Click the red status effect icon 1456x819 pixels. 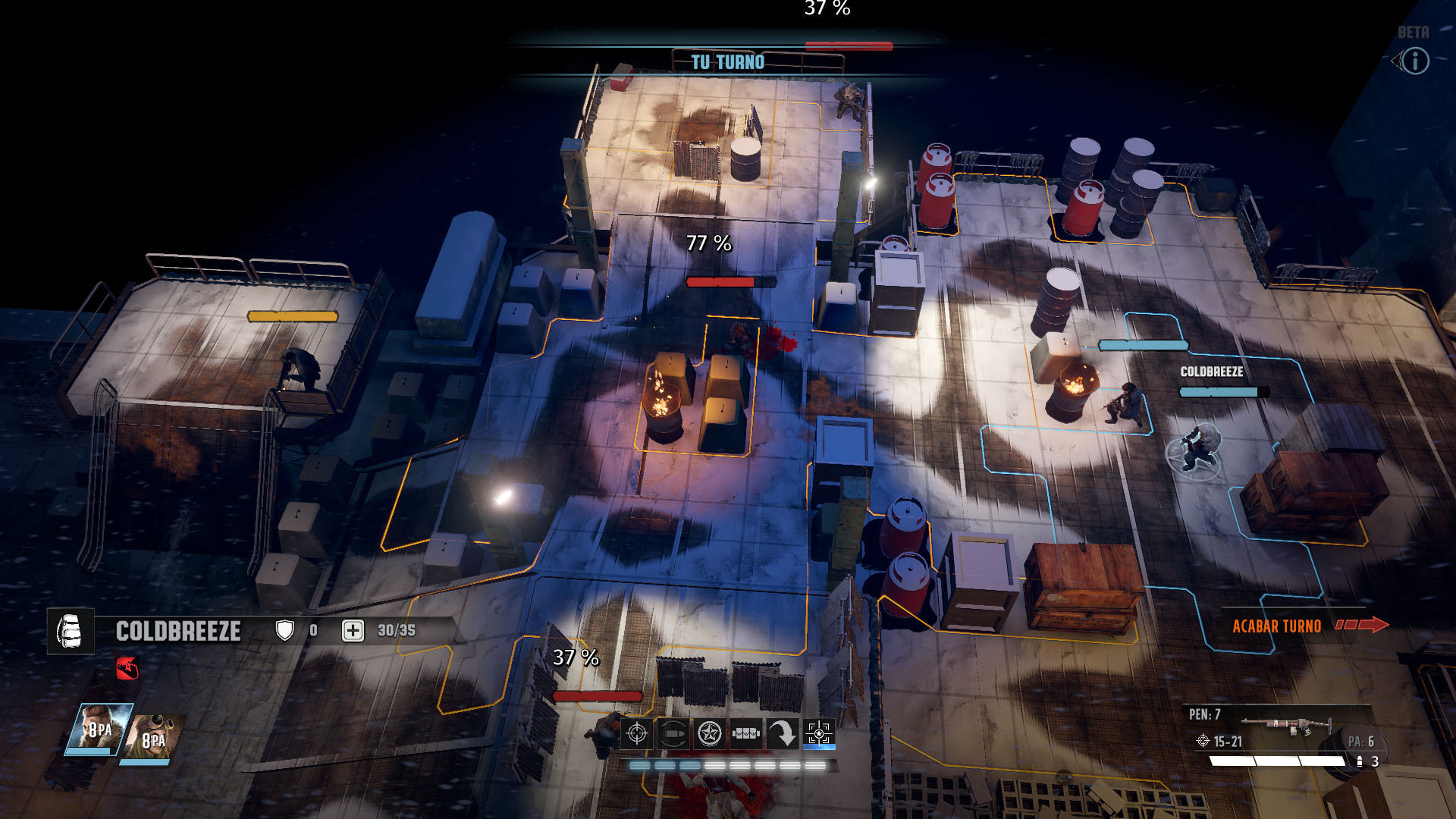[x=127, y=668]
